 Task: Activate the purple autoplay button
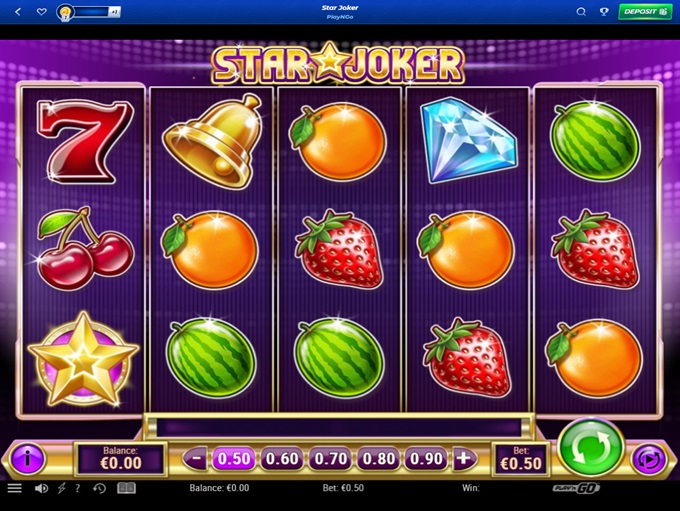[x=648, y=459]
